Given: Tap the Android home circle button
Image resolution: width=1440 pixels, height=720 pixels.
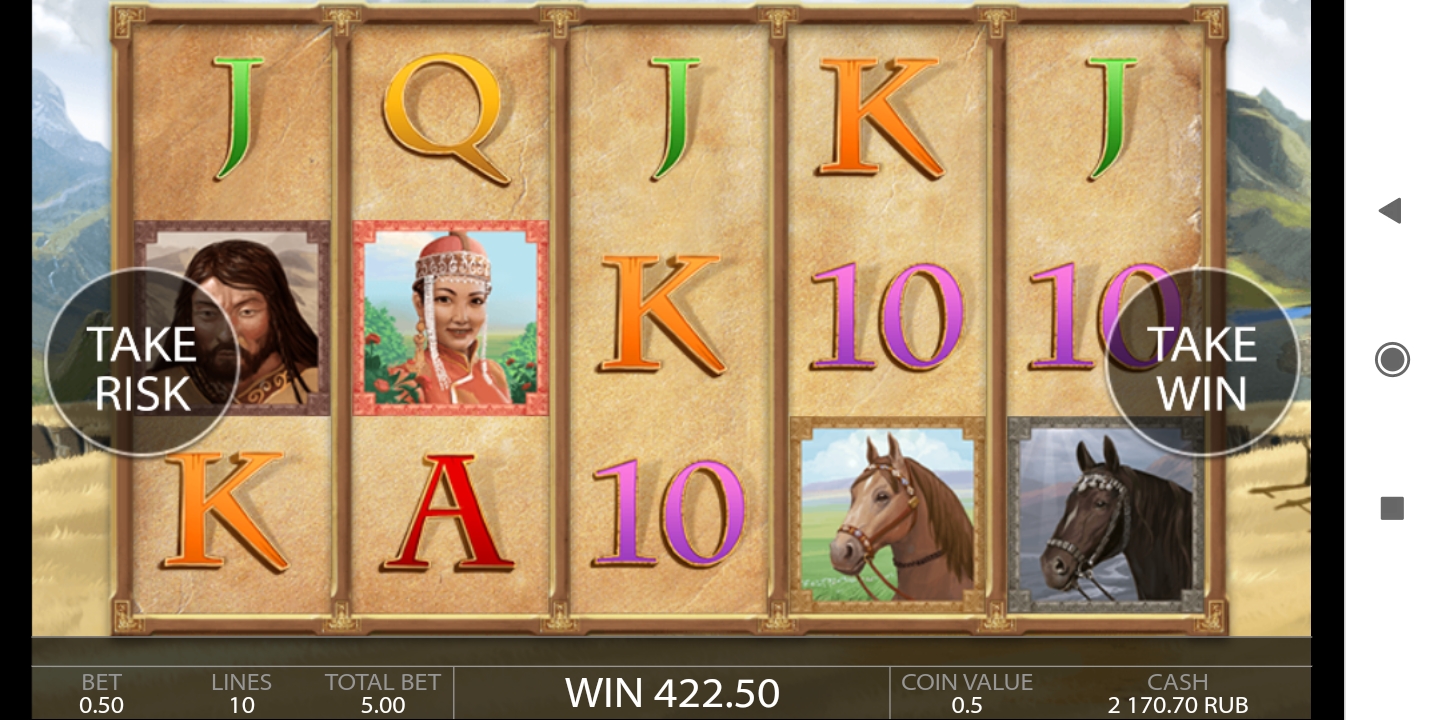Looking at the screenshot, I should click(x=1392, y=359).
